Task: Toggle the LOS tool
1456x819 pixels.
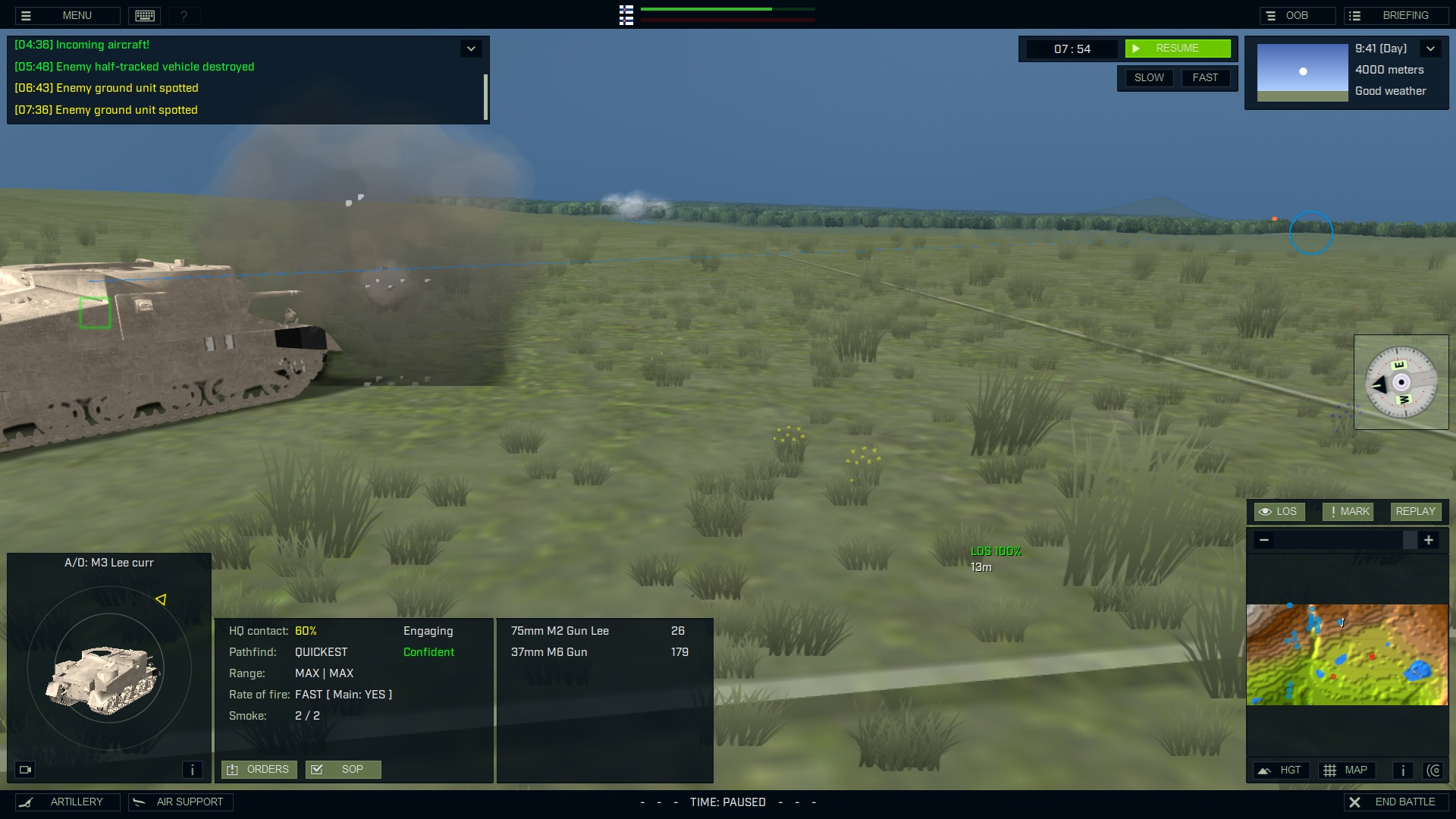Action: pos(1279,511)
